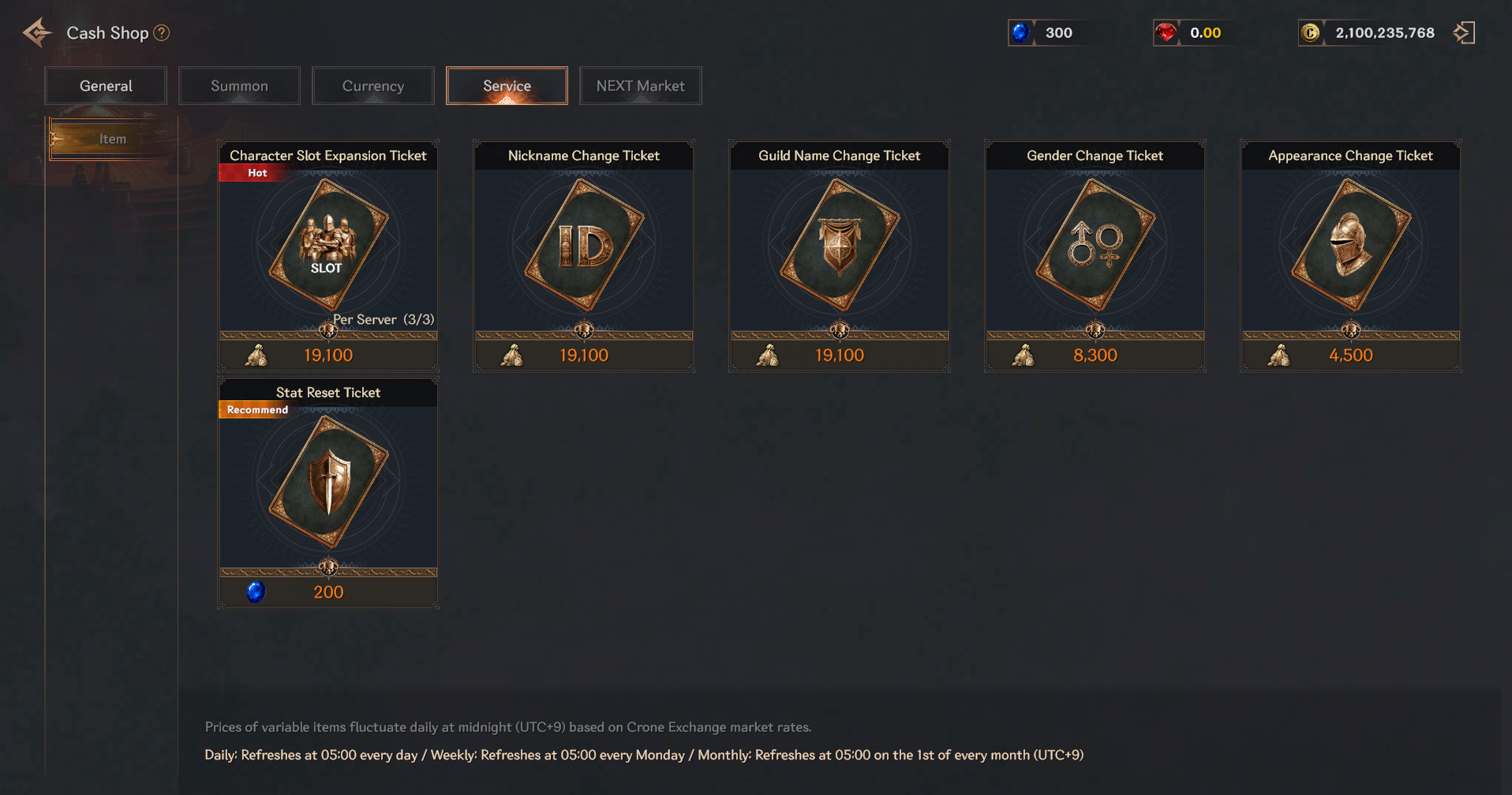The image size is (1512, 795).
Task: Select the Item sidebar category
Action: click(x=112, y=139)
